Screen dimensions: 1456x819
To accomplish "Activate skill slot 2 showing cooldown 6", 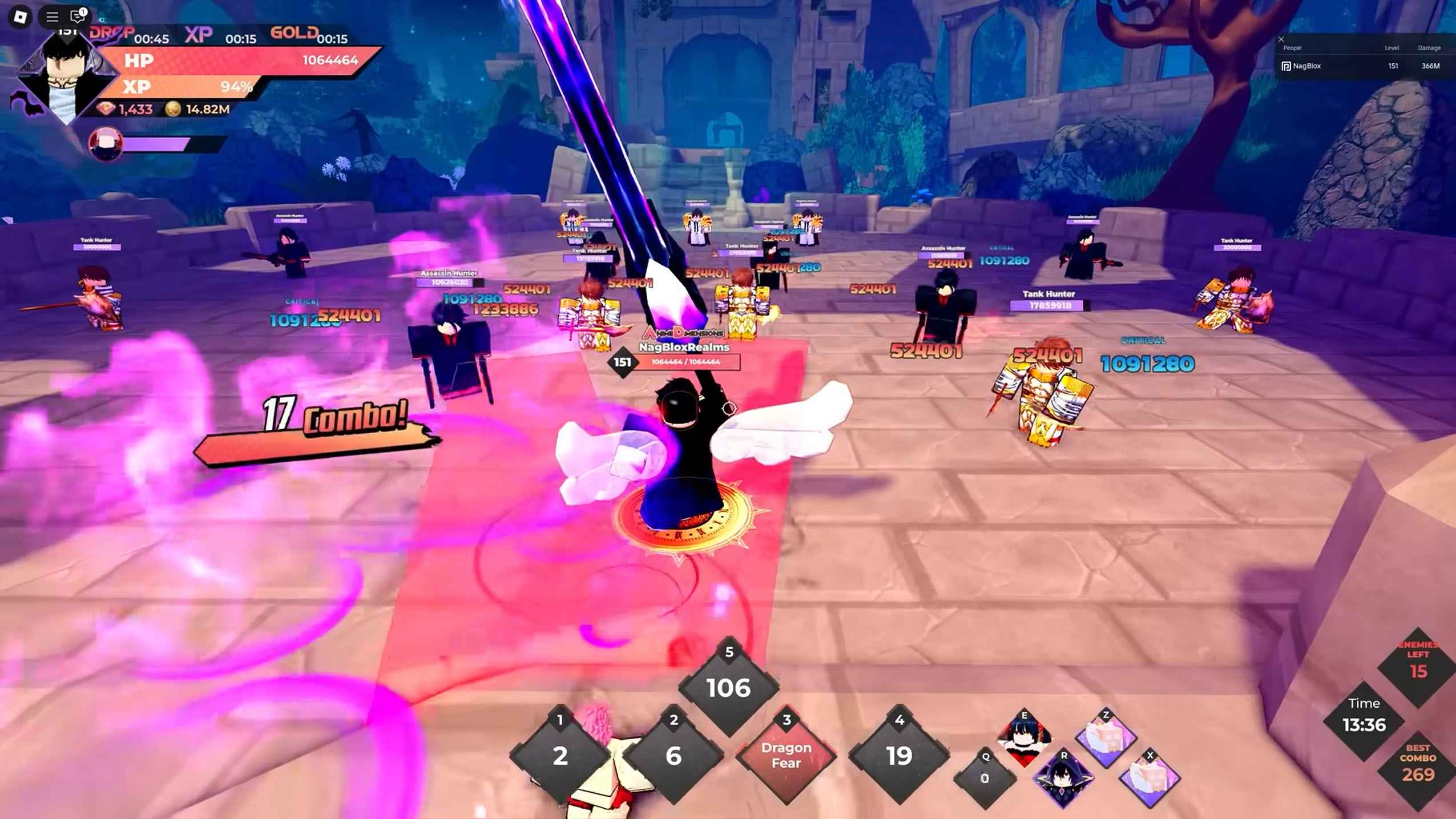I will (x=673, y=755).
